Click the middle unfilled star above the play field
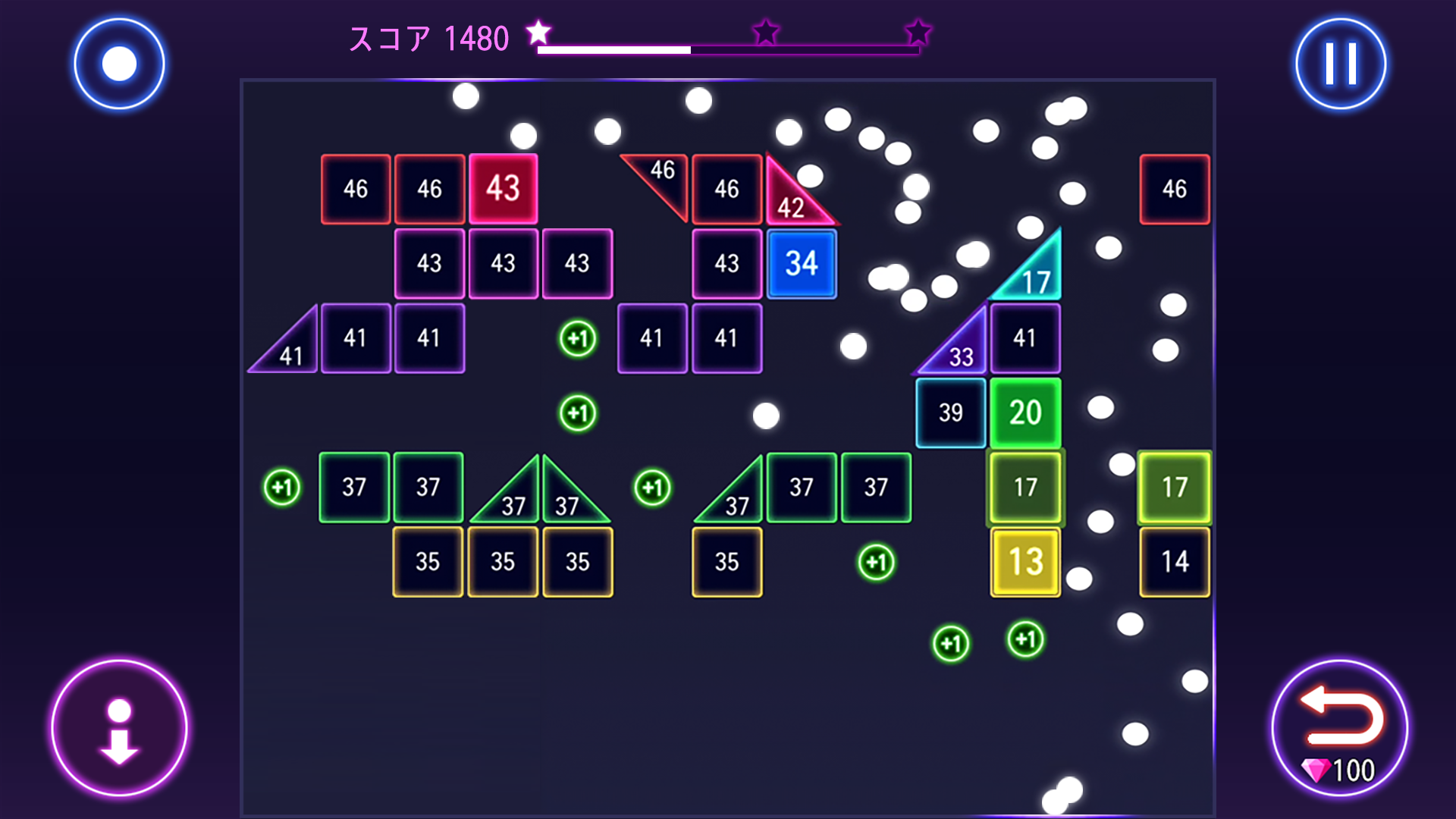 click(x=766, y=33)
